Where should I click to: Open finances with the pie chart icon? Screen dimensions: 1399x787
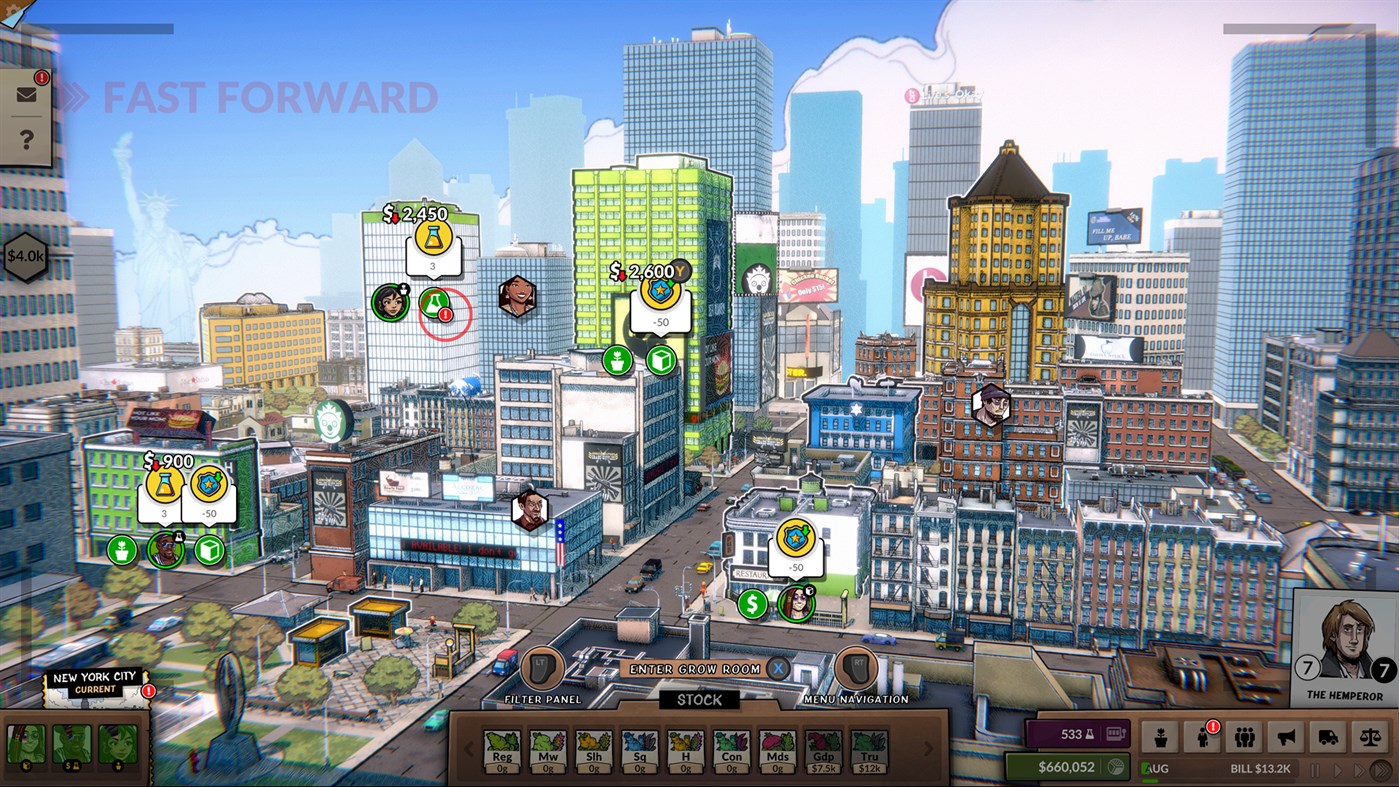(1116, 767)
